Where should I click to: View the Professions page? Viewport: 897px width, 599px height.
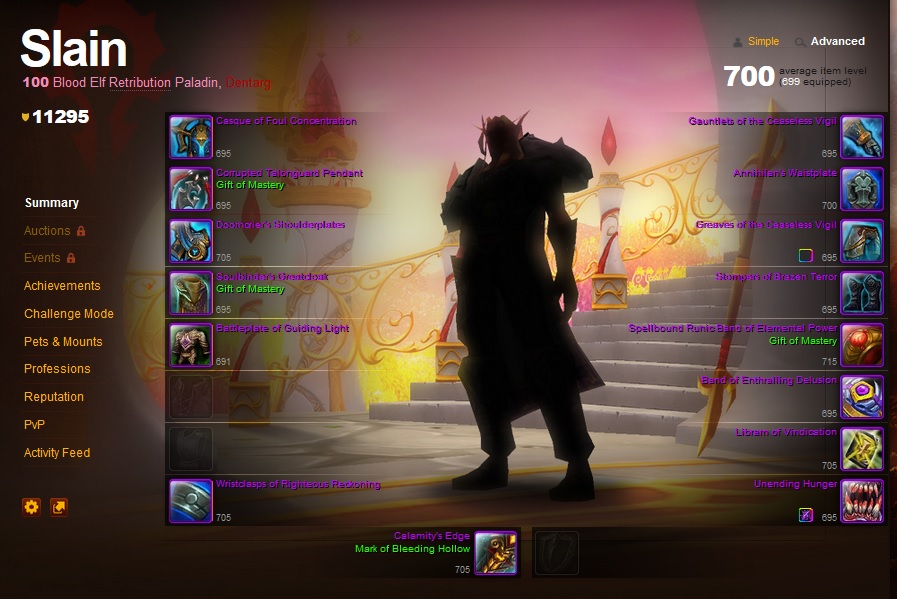57,369
